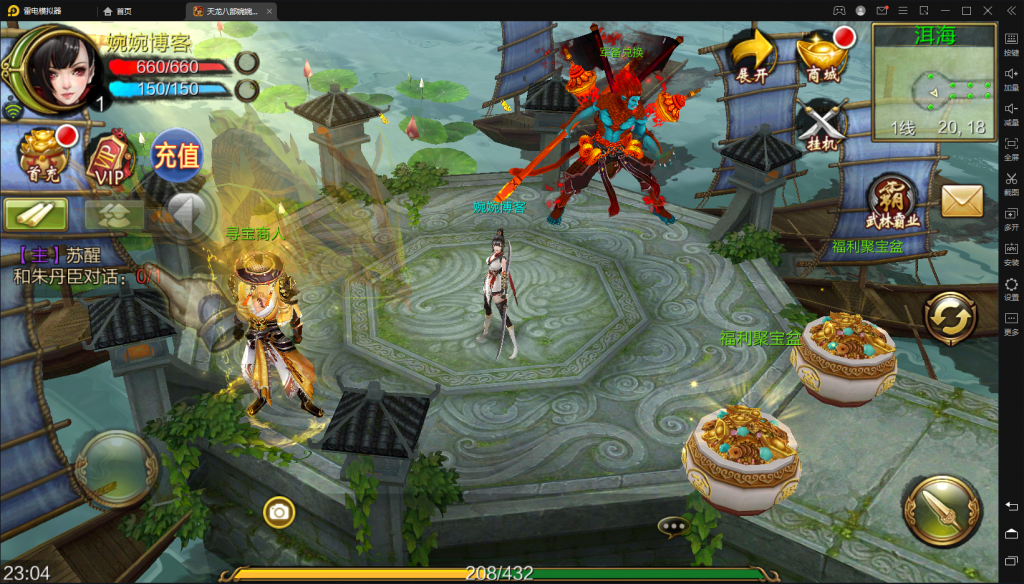
Task: Tap the blue 充值 recharge button
Action: pos(176,156)
